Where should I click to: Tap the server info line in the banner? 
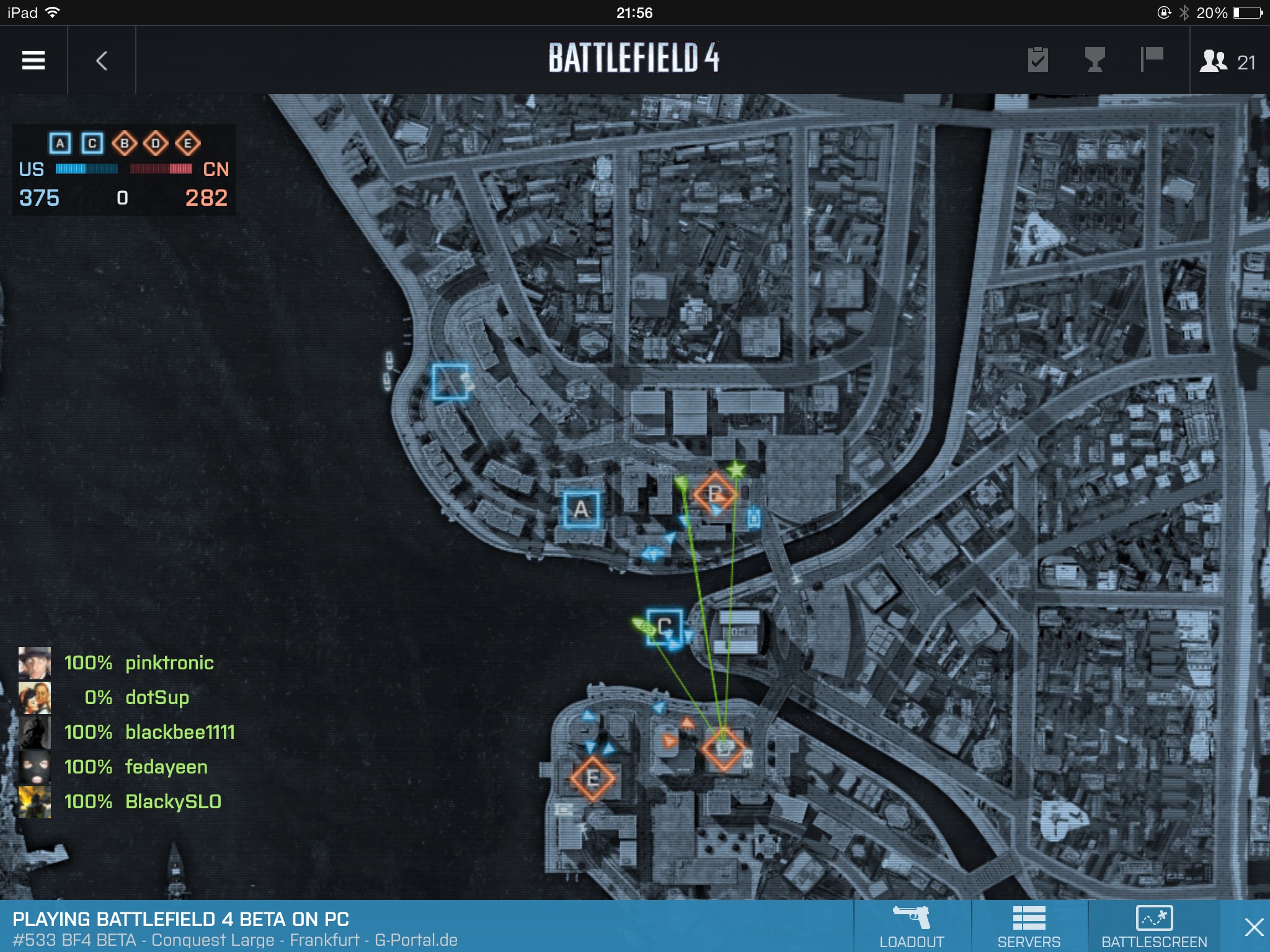pyautogui.click(x=235, y=940)
